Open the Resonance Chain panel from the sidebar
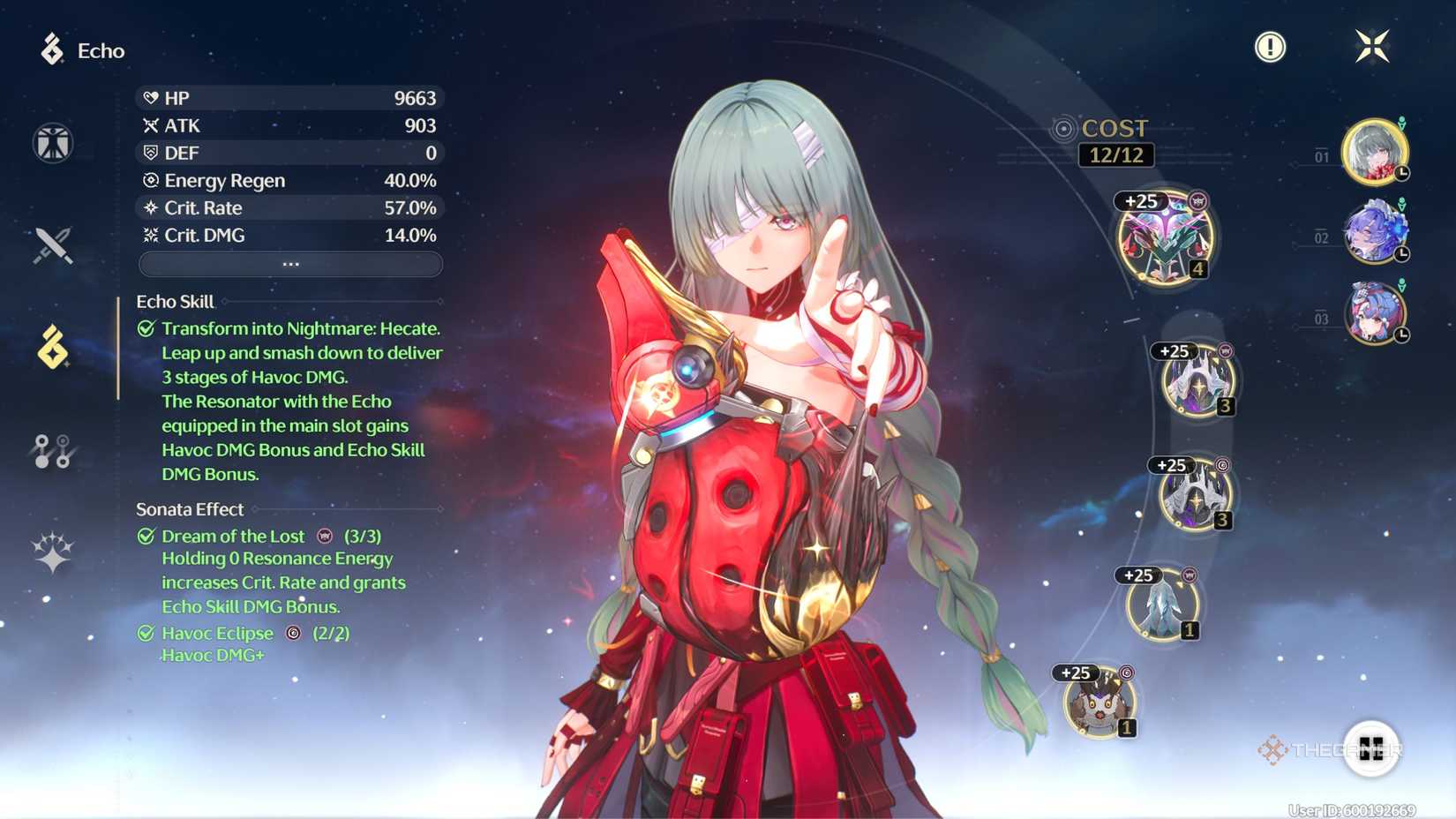The image size is (1456, 819). click(x=53, y=450)
